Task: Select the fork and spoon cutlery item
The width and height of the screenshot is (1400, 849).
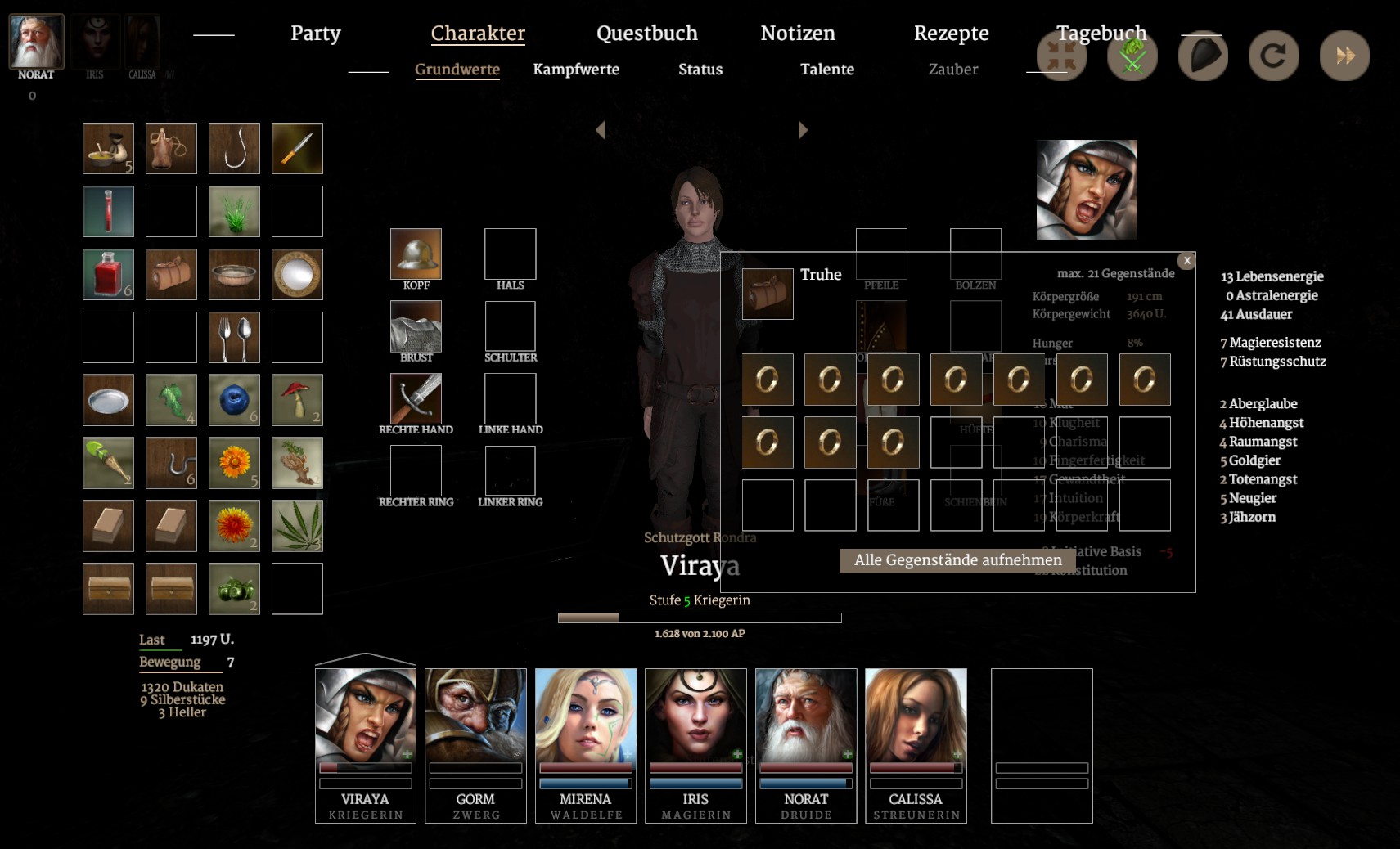Action: click(x=234, y=337)
